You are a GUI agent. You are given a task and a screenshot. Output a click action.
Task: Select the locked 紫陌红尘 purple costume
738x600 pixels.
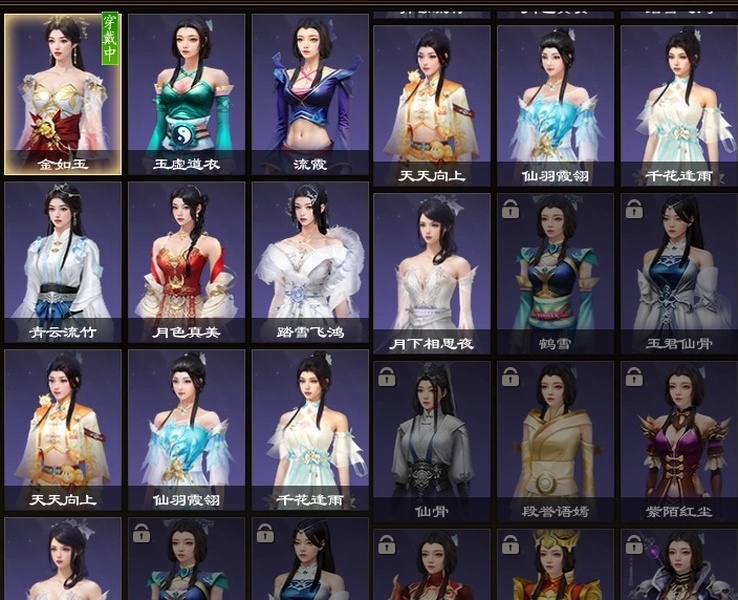click(679, 441)
